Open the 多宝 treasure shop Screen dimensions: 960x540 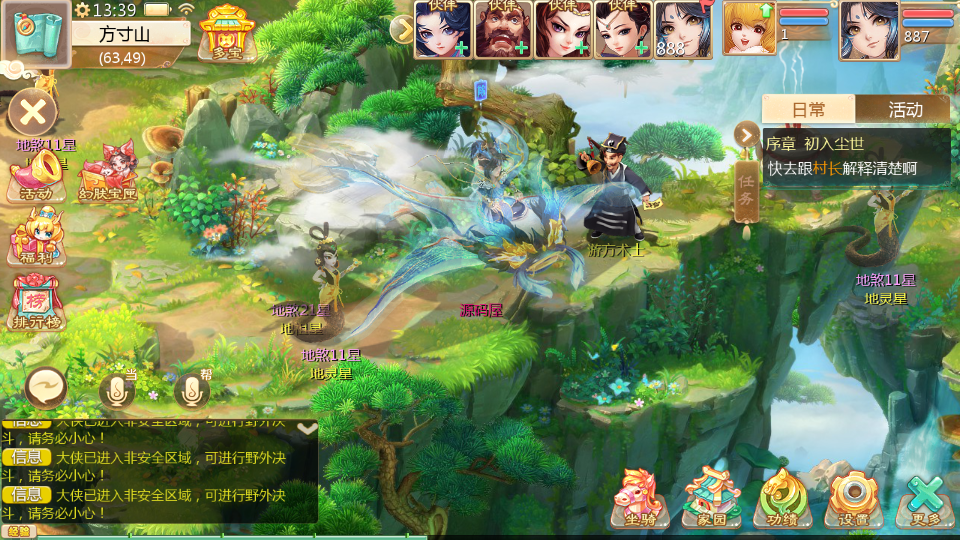[x=222, y=31]
